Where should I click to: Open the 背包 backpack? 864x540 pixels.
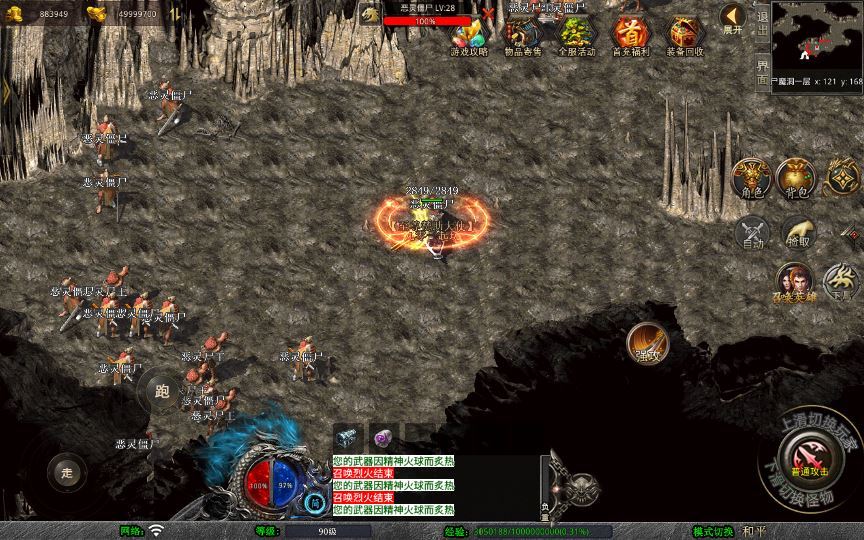797,177
